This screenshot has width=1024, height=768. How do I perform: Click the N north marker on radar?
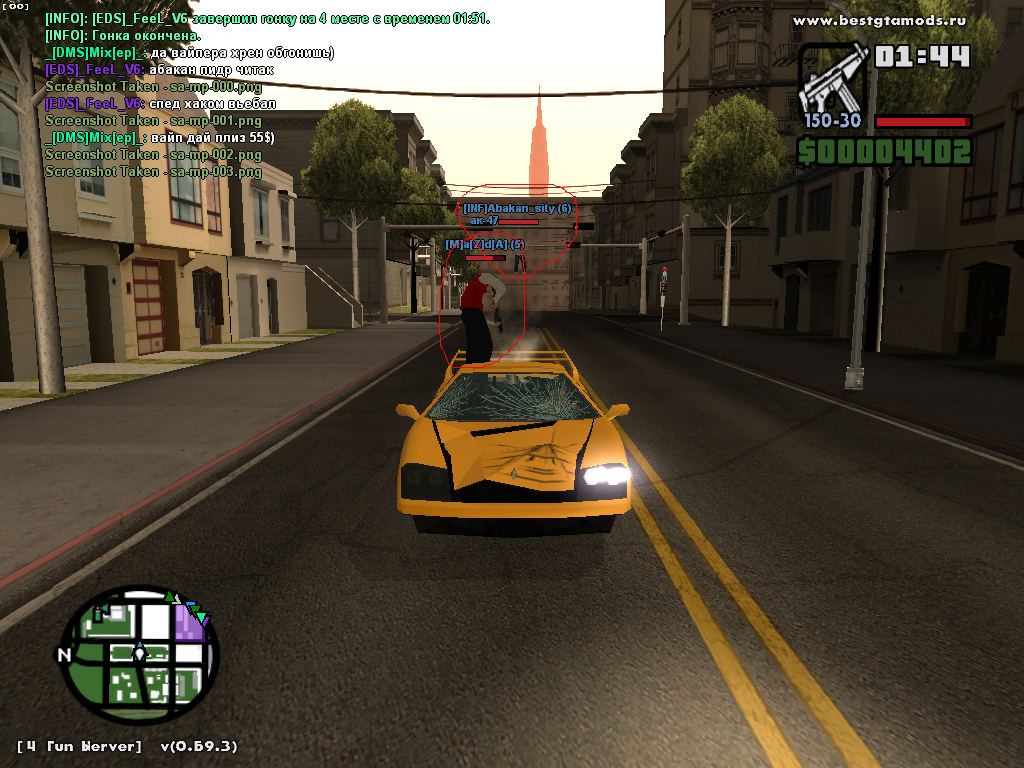(64, 656)
